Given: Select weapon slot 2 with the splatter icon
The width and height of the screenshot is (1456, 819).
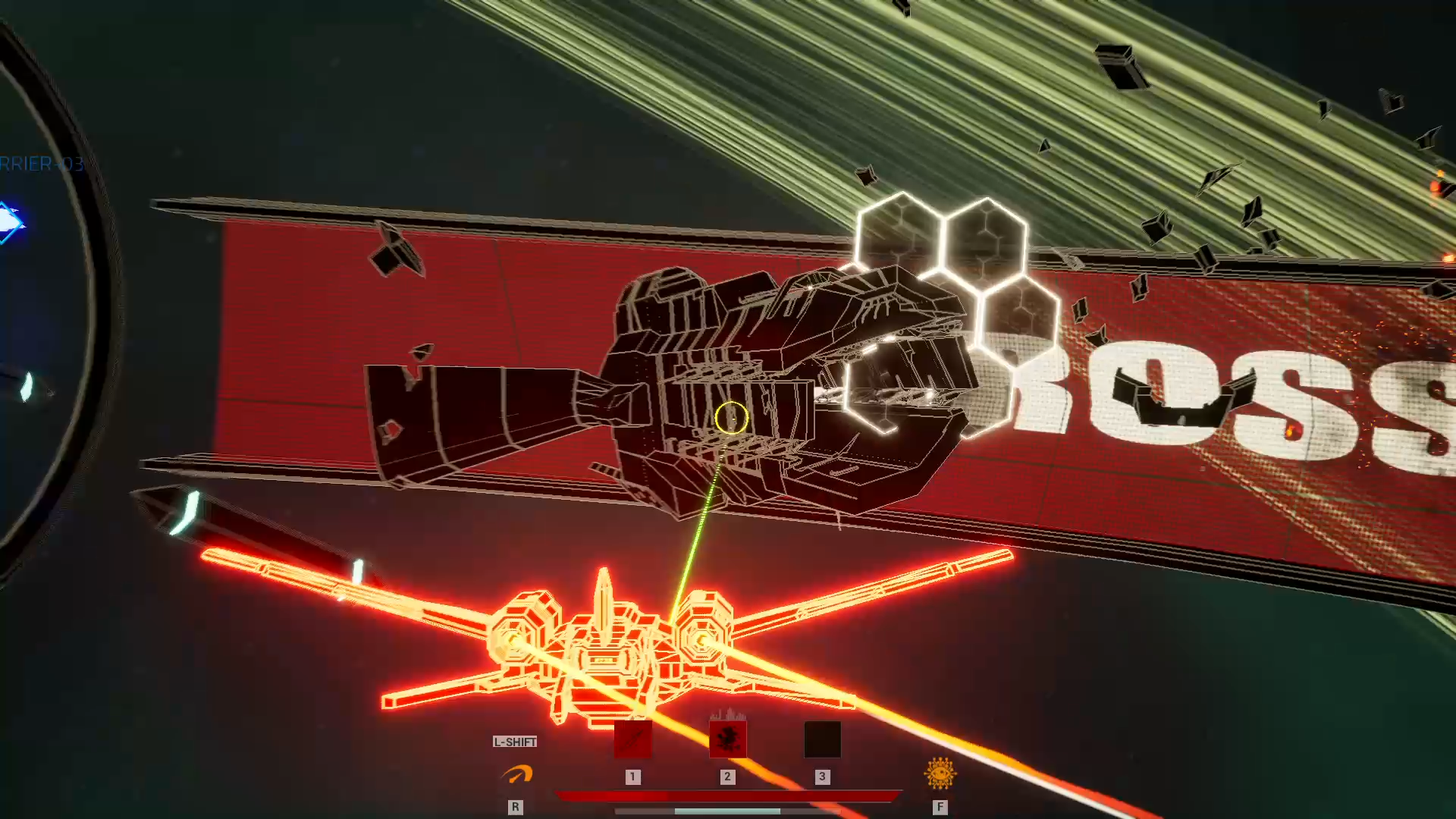Looking at the screenshot, I should pos(728,740).
